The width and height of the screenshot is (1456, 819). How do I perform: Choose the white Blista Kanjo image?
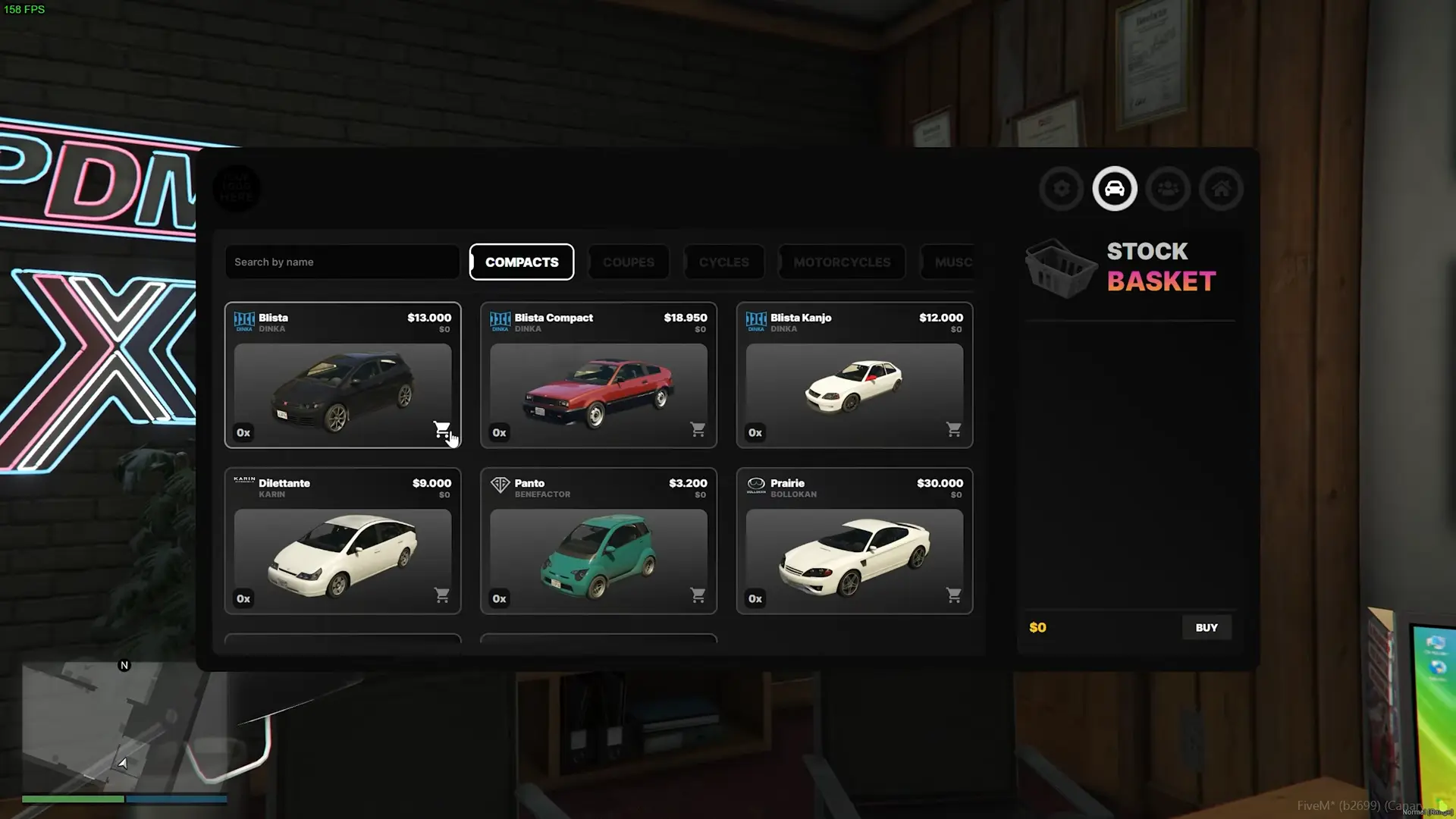point(854,387)
